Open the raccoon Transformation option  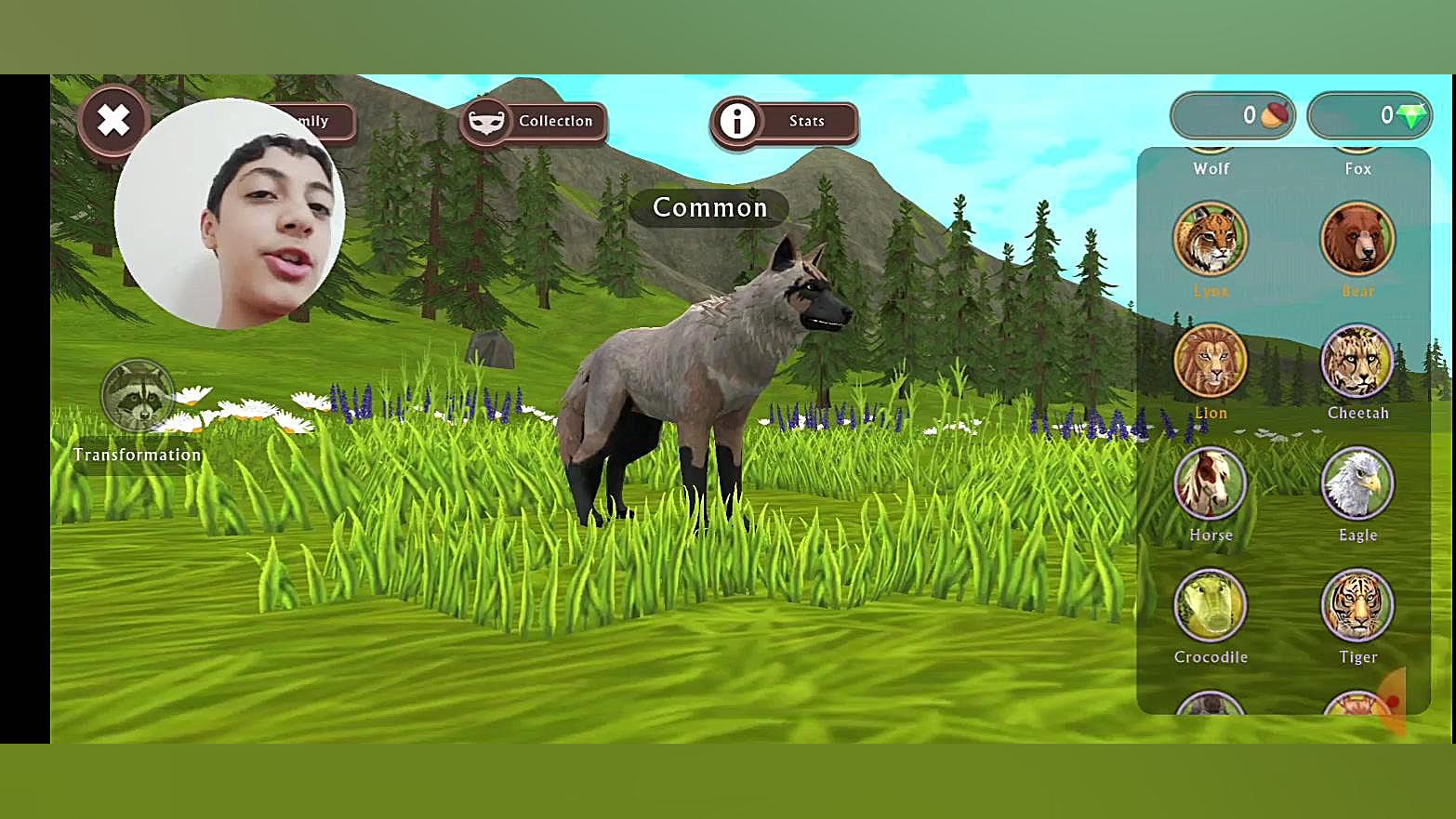[138, 396]
